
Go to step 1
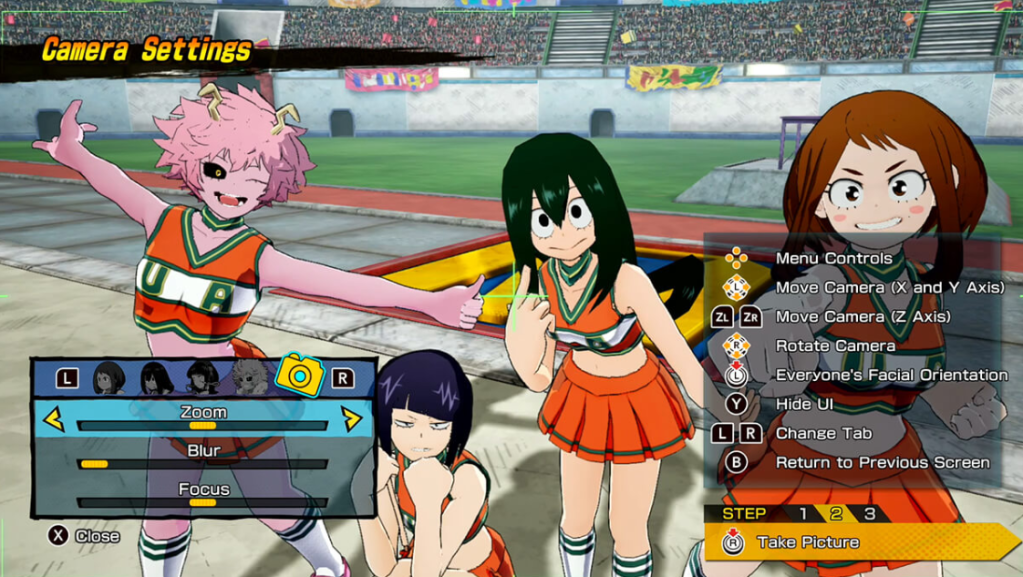pyautogui.click(x=802, y=514)
